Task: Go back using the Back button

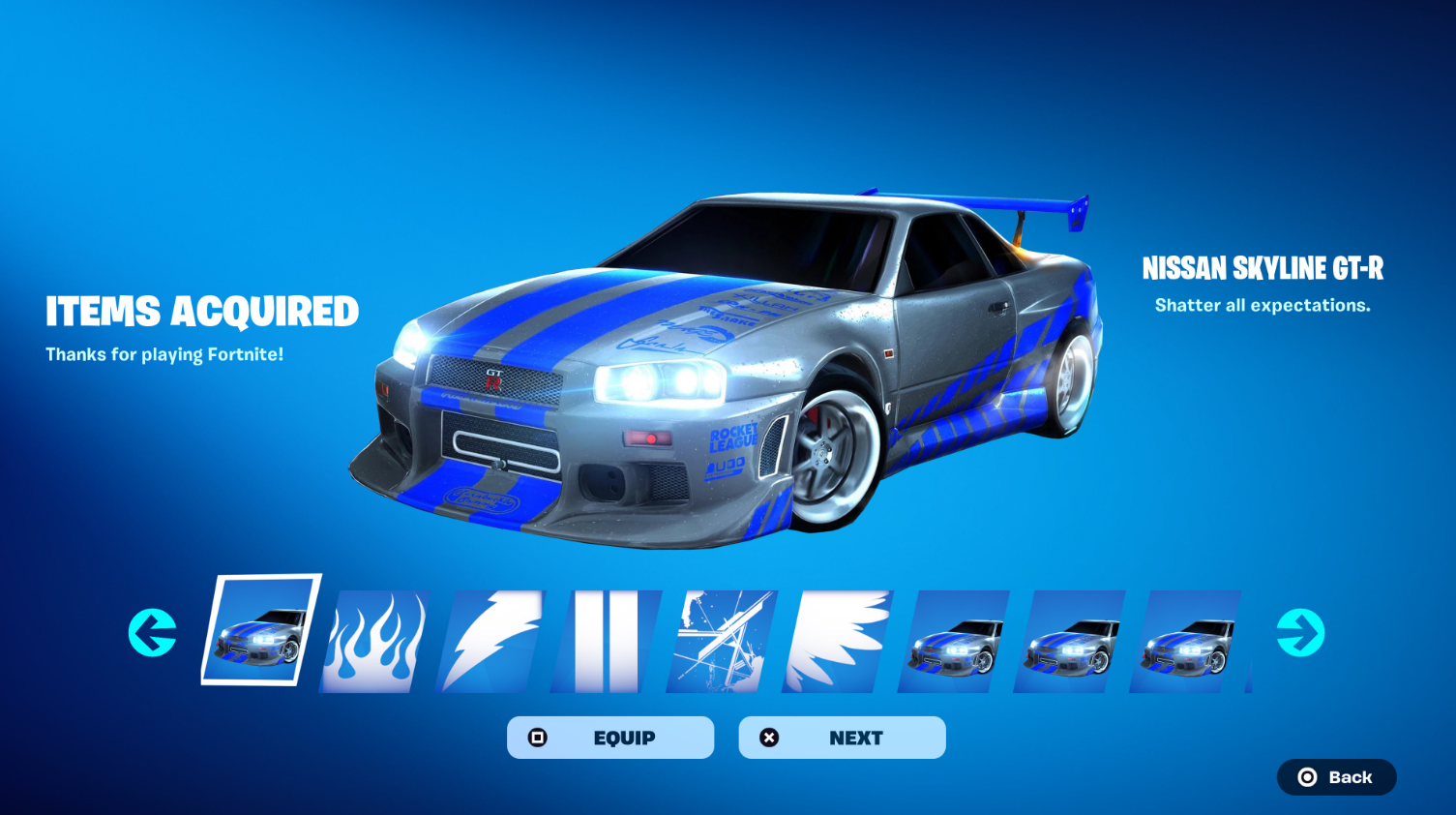Action: point(1336,777)
